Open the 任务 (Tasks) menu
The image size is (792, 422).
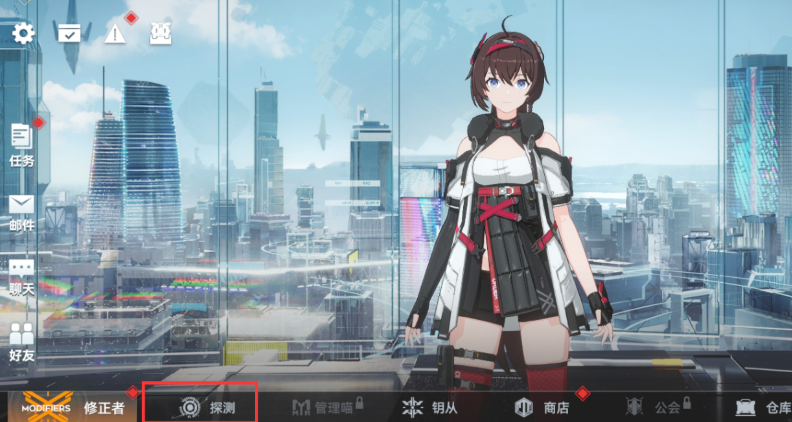pos(21,145)
